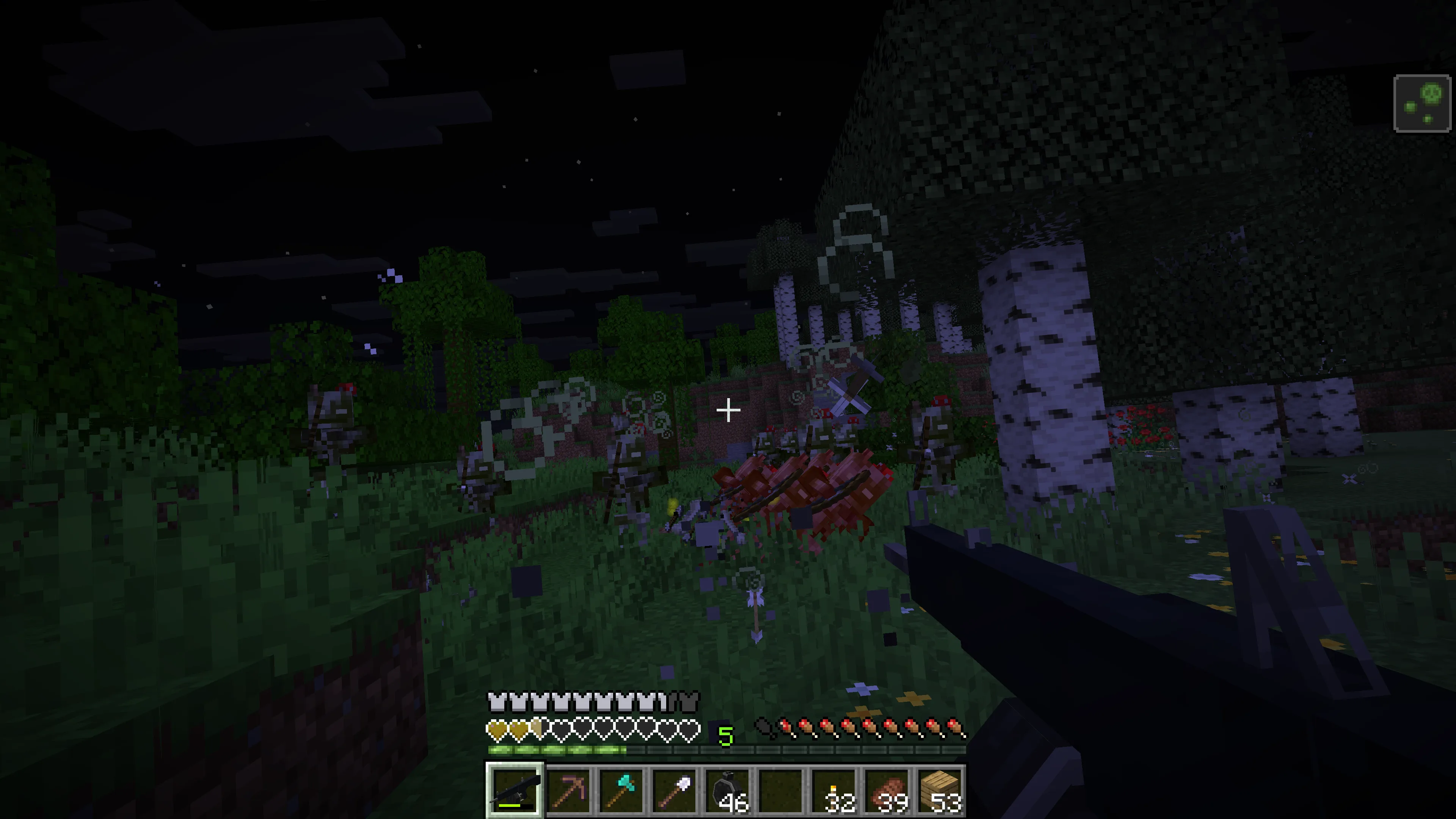1456x819 pixels.
Task: Select the raw meat stack of 39
Action: [887, 789]
